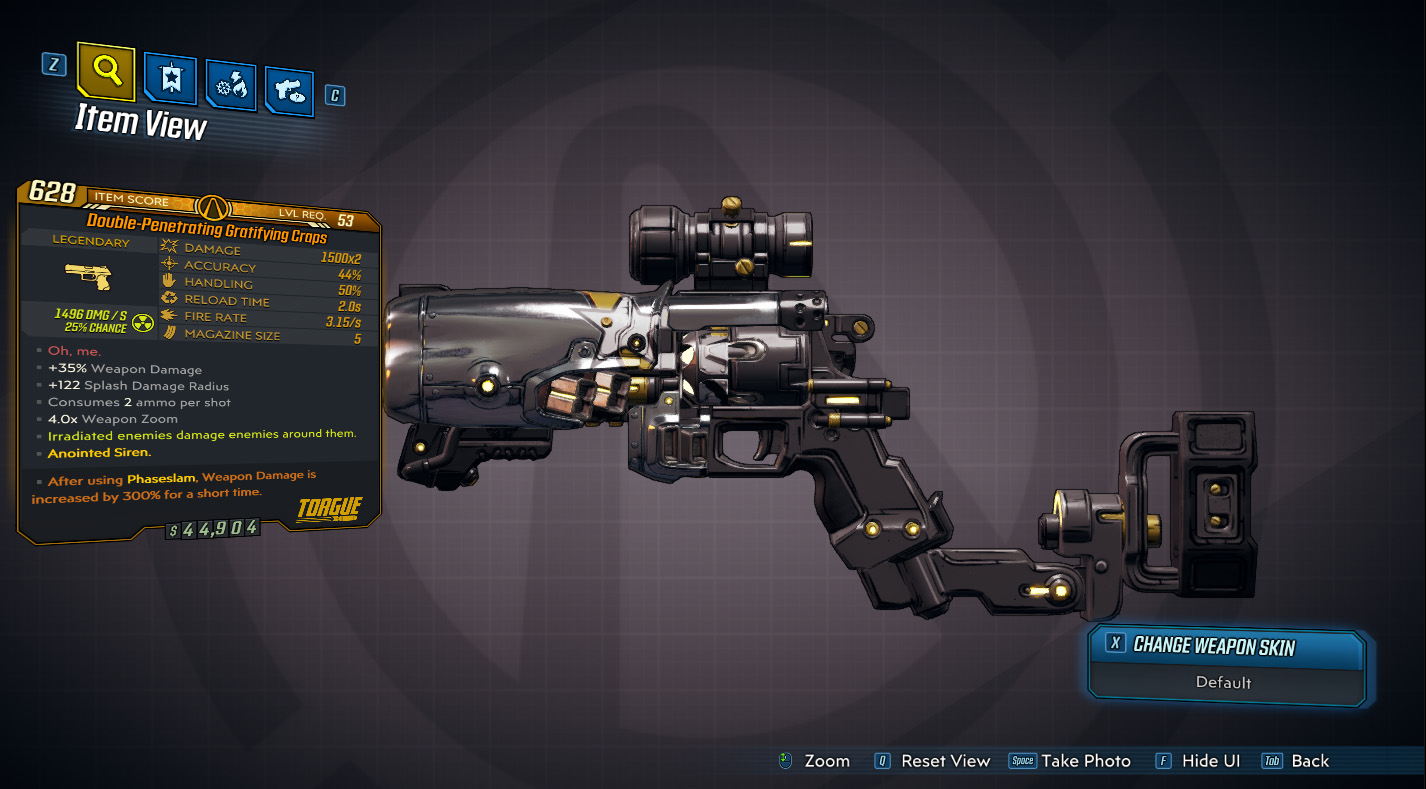The width and height of the screenshot is (1426, 789).
Task: Click the pistol with question mark tab icon
Action: tap(289, 89)
